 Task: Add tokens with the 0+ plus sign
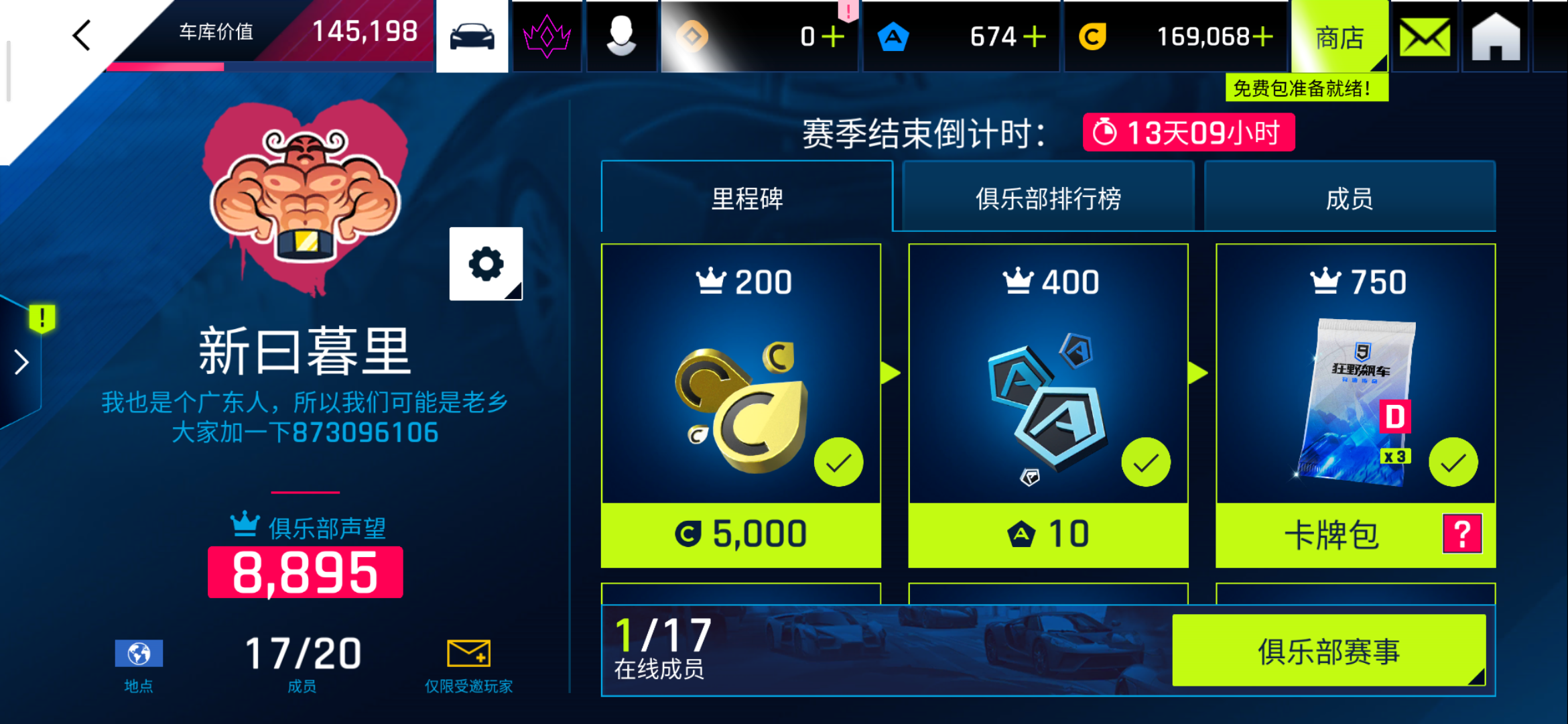tap(834, 35)
